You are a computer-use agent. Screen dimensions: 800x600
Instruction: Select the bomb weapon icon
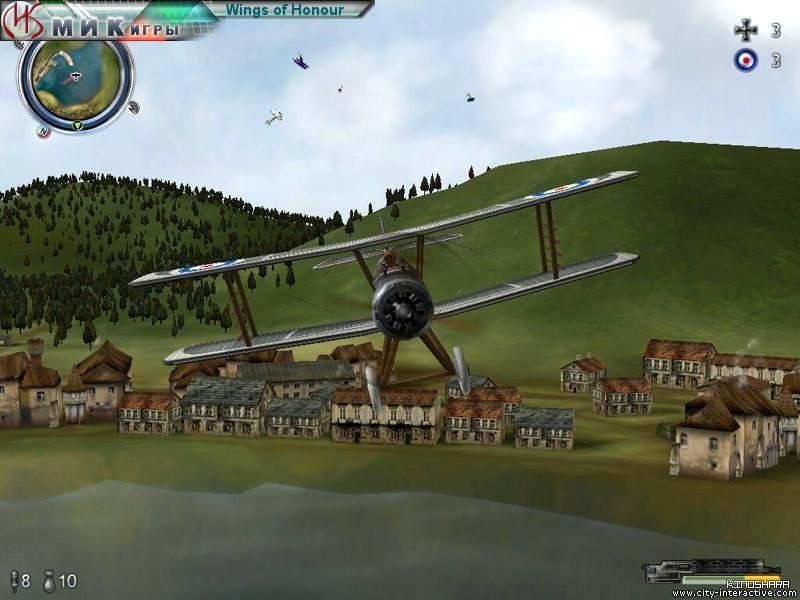49,581
